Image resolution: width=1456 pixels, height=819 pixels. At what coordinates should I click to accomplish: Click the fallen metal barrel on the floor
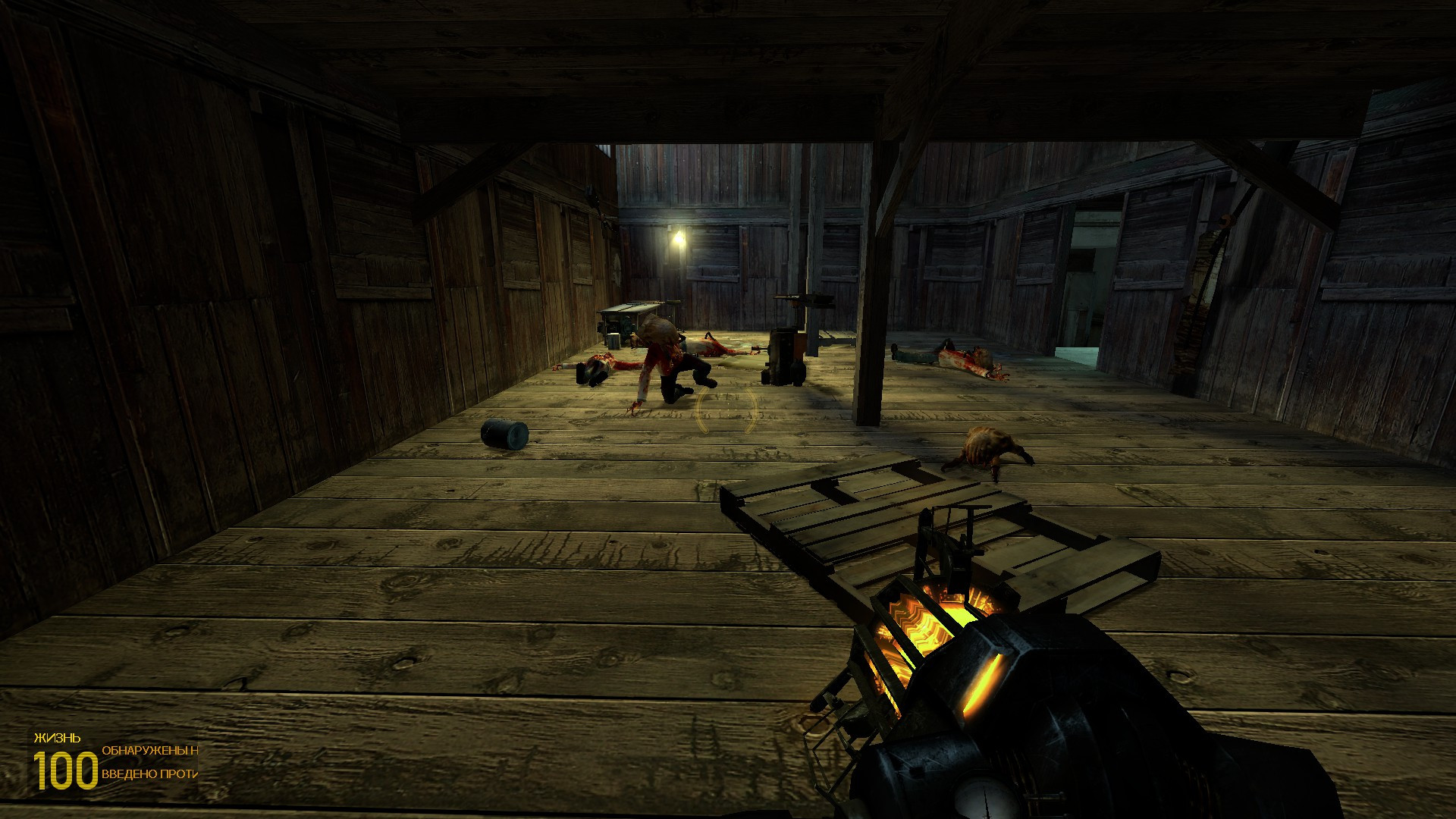(504, 435)
